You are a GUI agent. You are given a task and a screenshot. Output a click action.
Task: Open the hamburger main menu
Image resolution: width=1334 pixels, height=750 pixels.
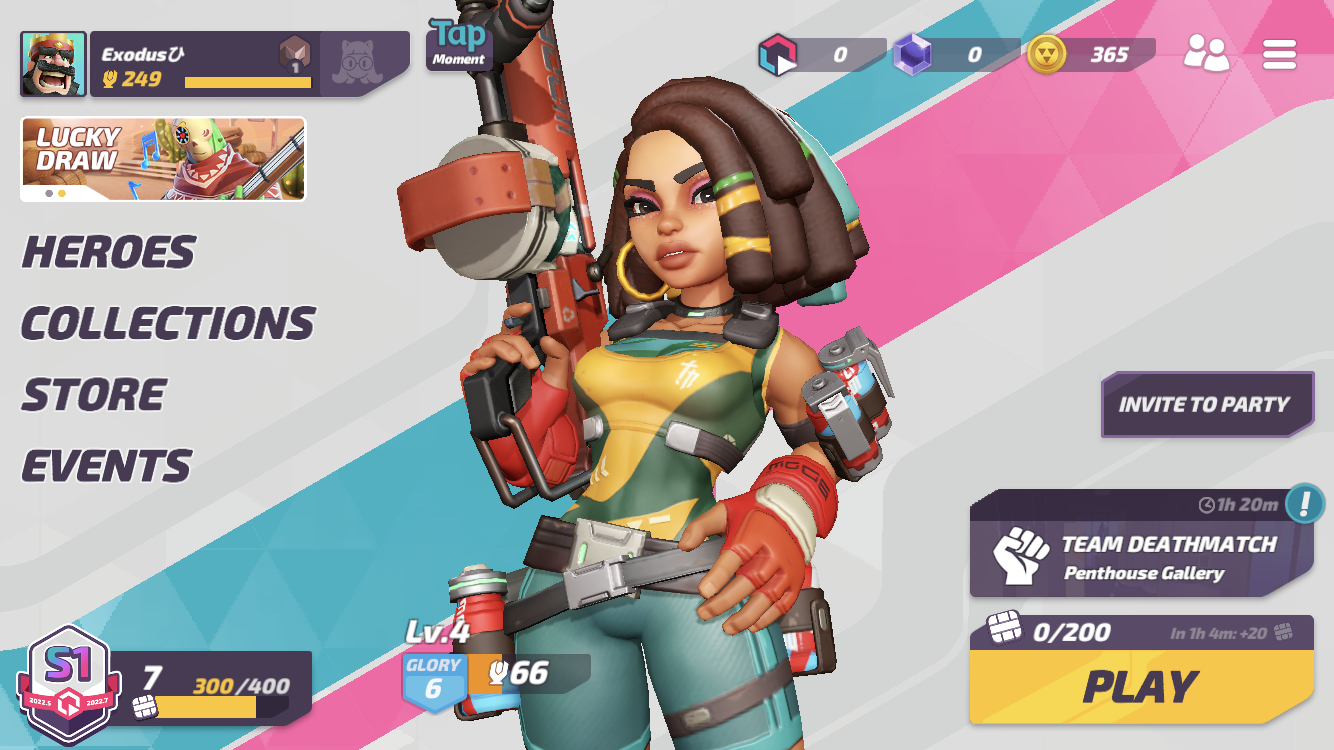[1279, 54]
